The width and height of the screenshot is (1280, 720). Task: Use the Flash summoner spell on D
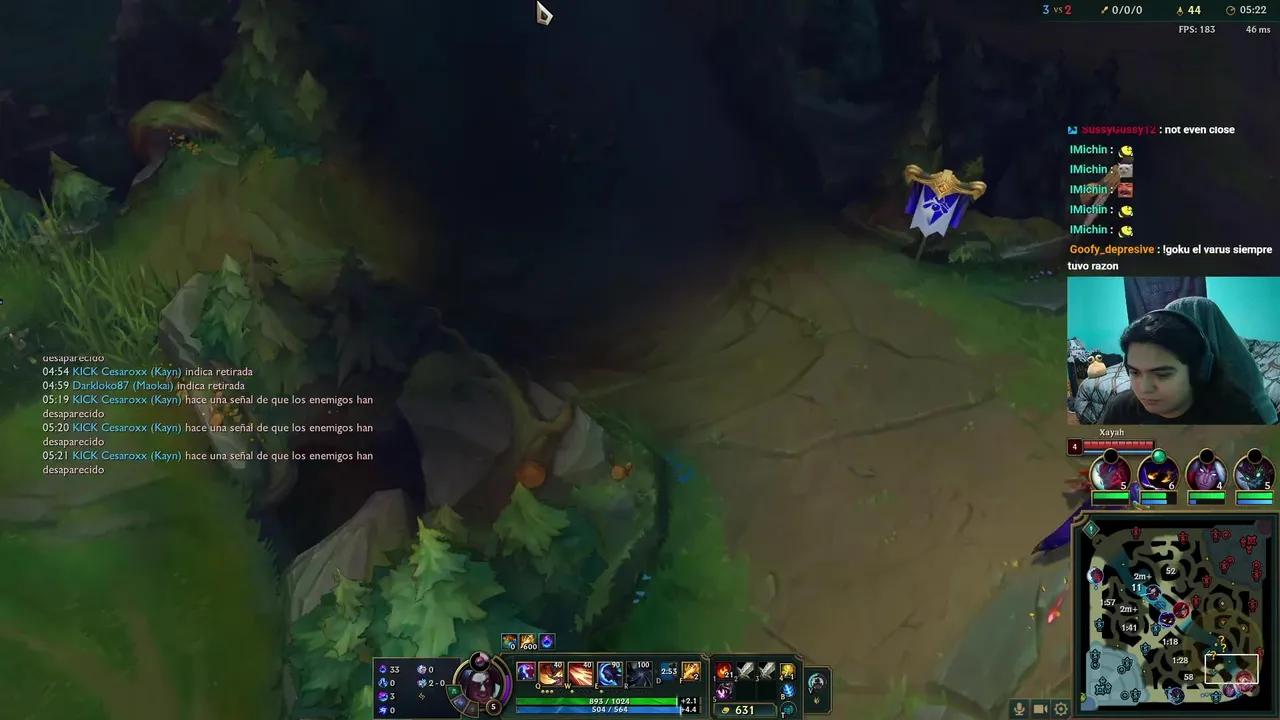667,670
